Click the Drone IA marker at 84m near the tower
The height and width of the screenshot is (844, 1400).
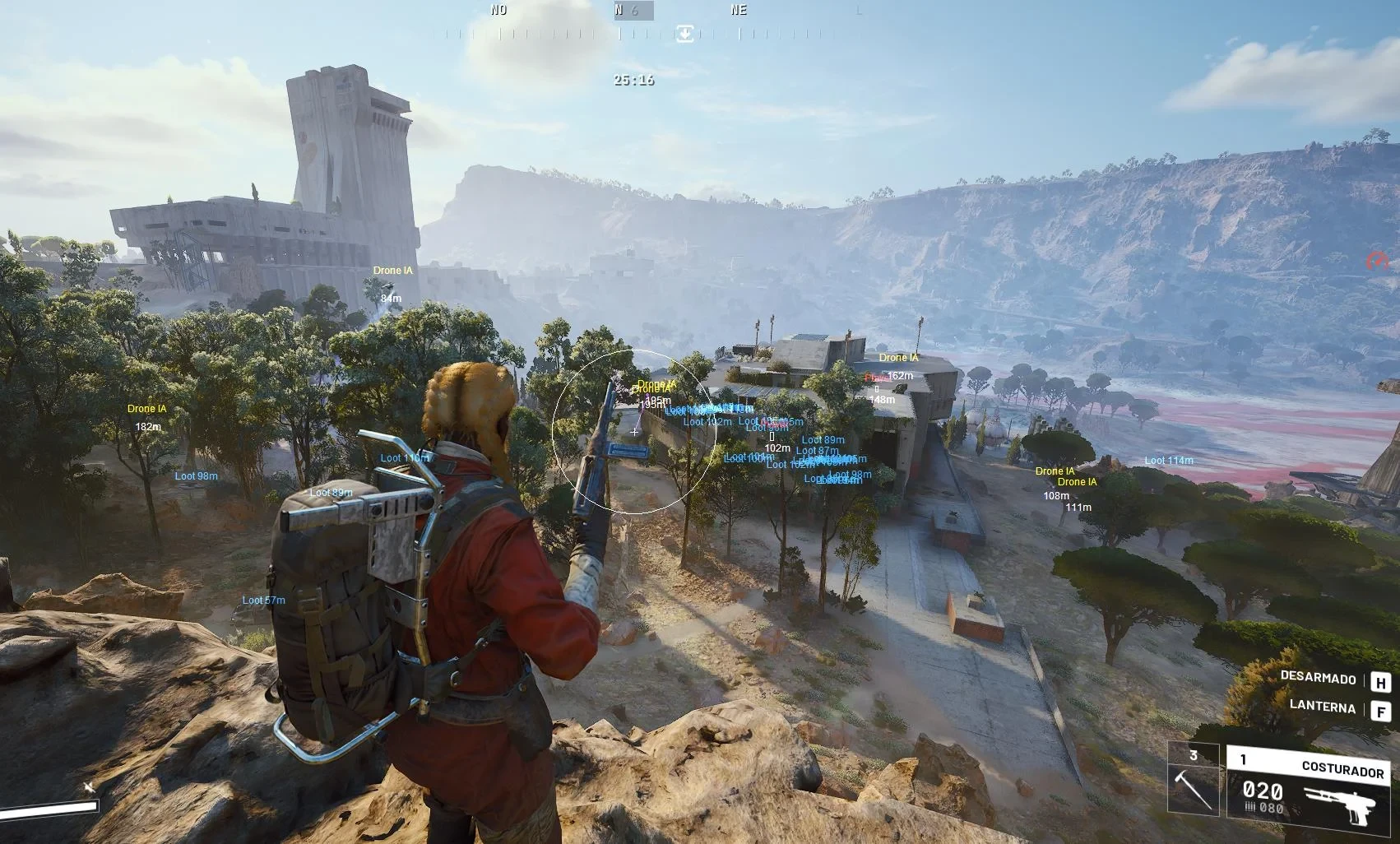click(x=392, y=271)
